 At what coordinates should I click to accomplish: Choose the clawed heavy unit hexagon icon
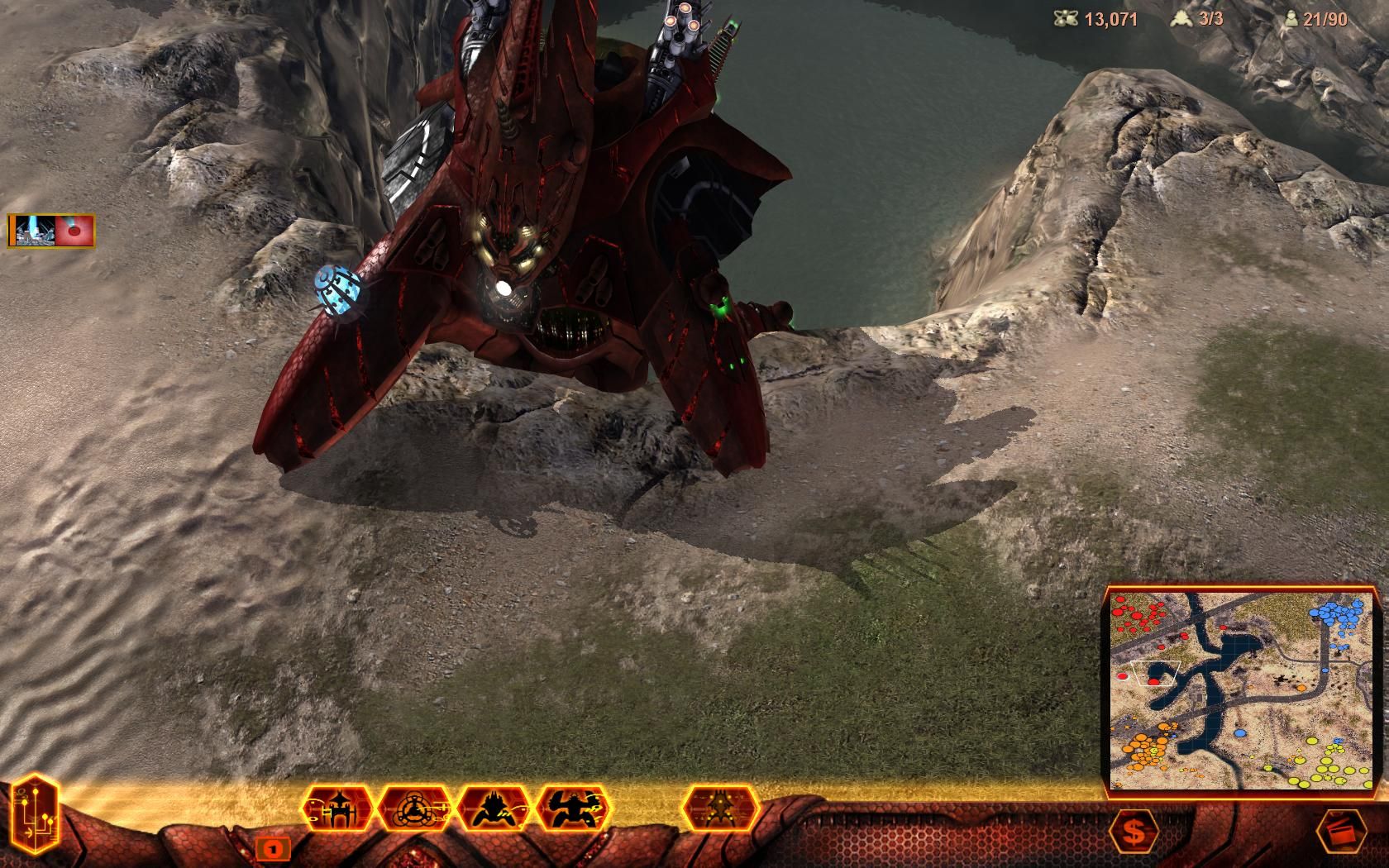tap(573, 808)
